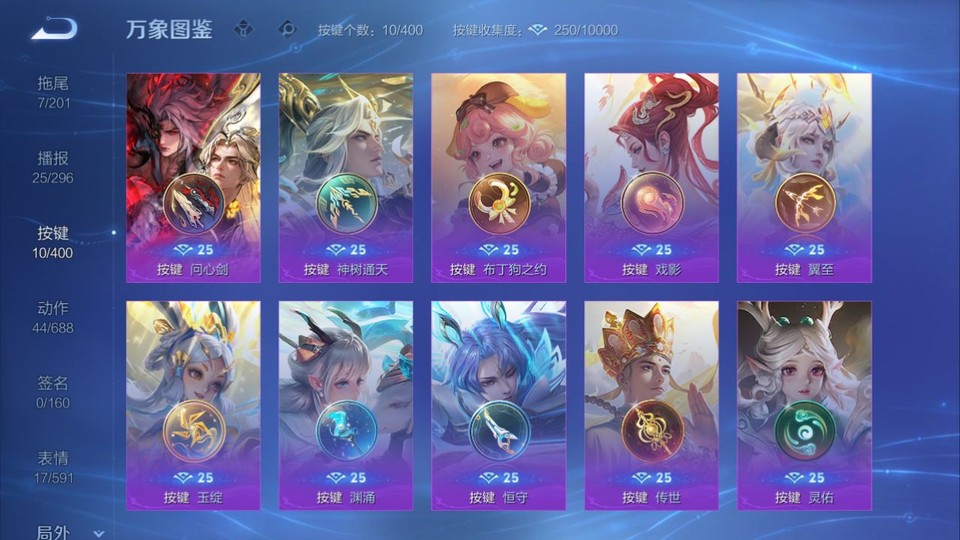
Task: Switch to the 动作 category tab
Action: pyautogui.click(x=53, y=317)
